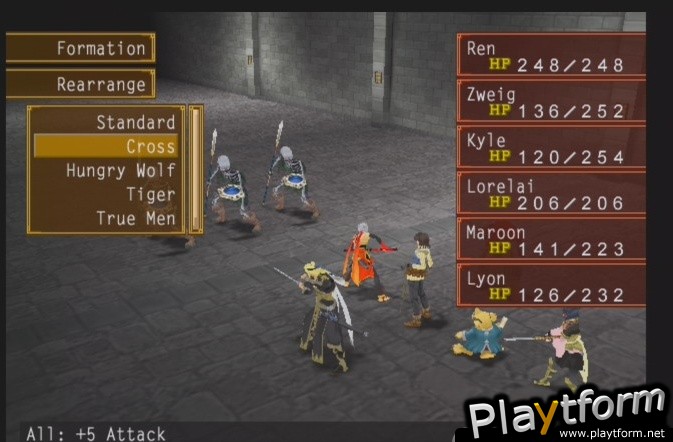
Task: Open the Formation menu option
Action: click(x=81, y=48)
